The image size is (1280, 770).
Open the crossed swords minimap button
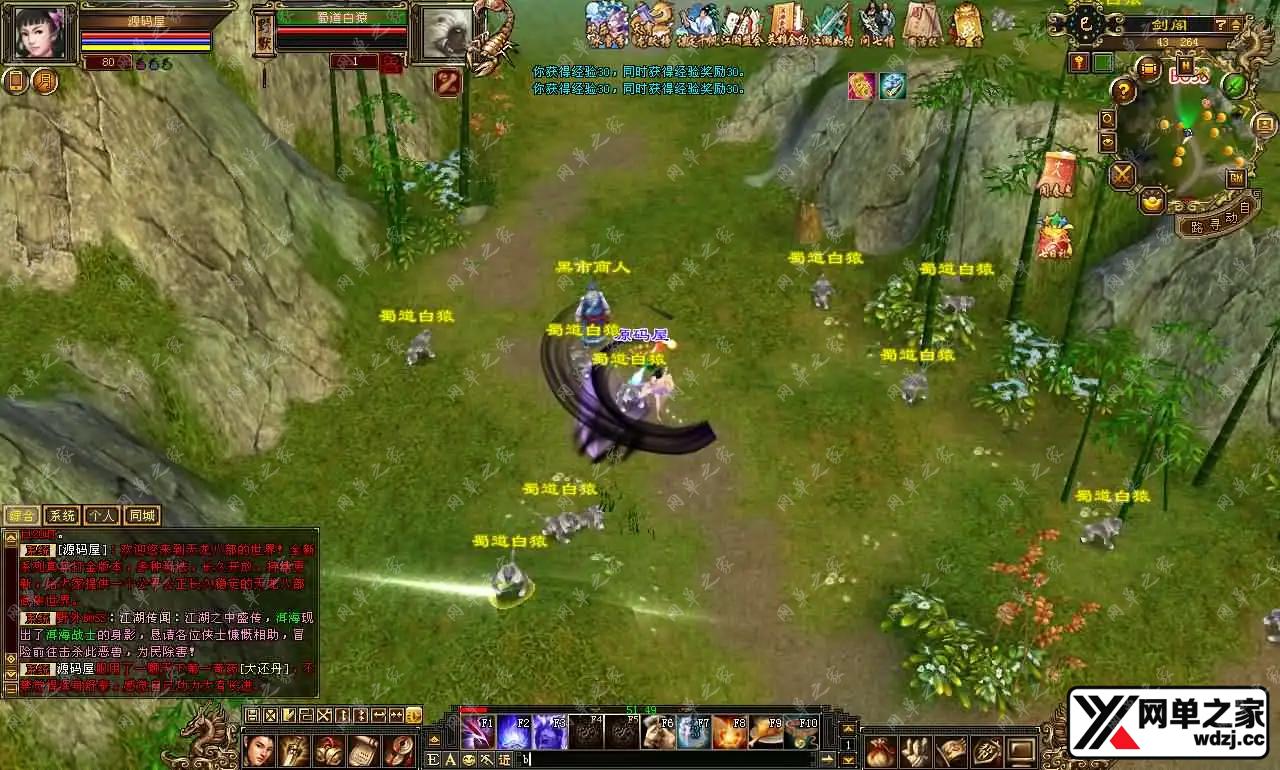[x=1123, y=176]
